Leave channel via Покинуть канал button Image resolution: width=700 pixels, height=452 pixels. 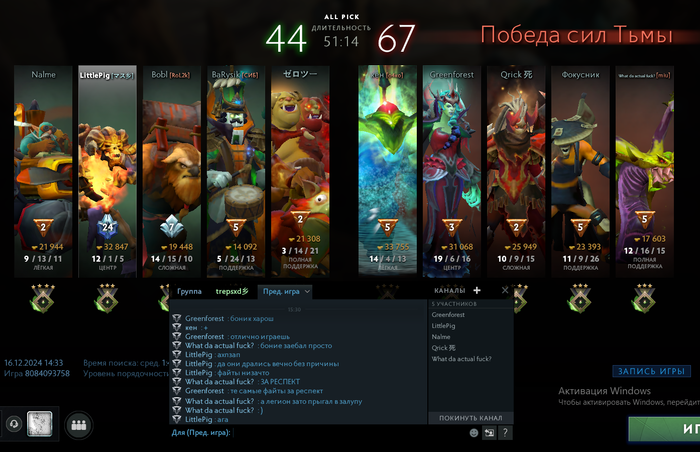(469, 418)
